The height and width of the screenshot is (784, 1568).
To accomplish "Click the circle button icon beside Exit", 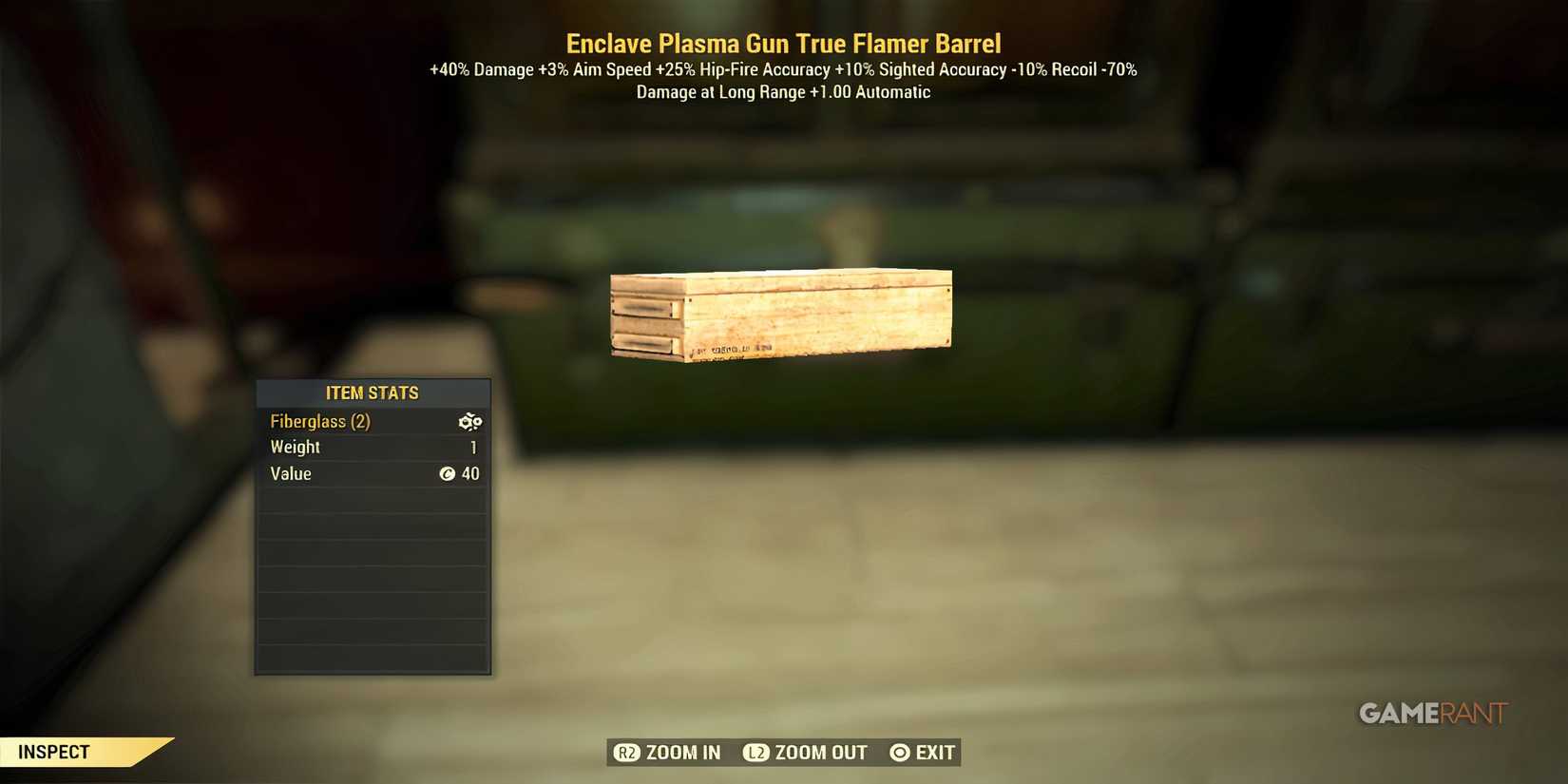I will coord(899,752).
